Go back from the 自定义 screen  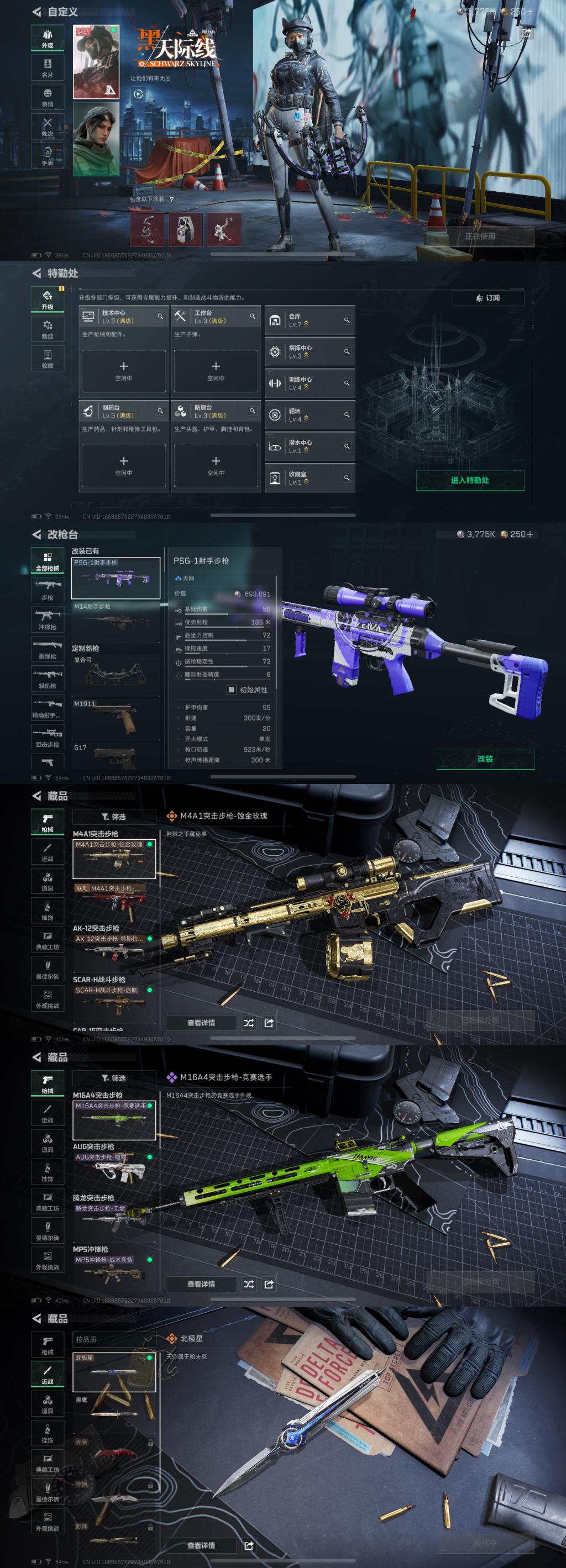coord(37,12)
